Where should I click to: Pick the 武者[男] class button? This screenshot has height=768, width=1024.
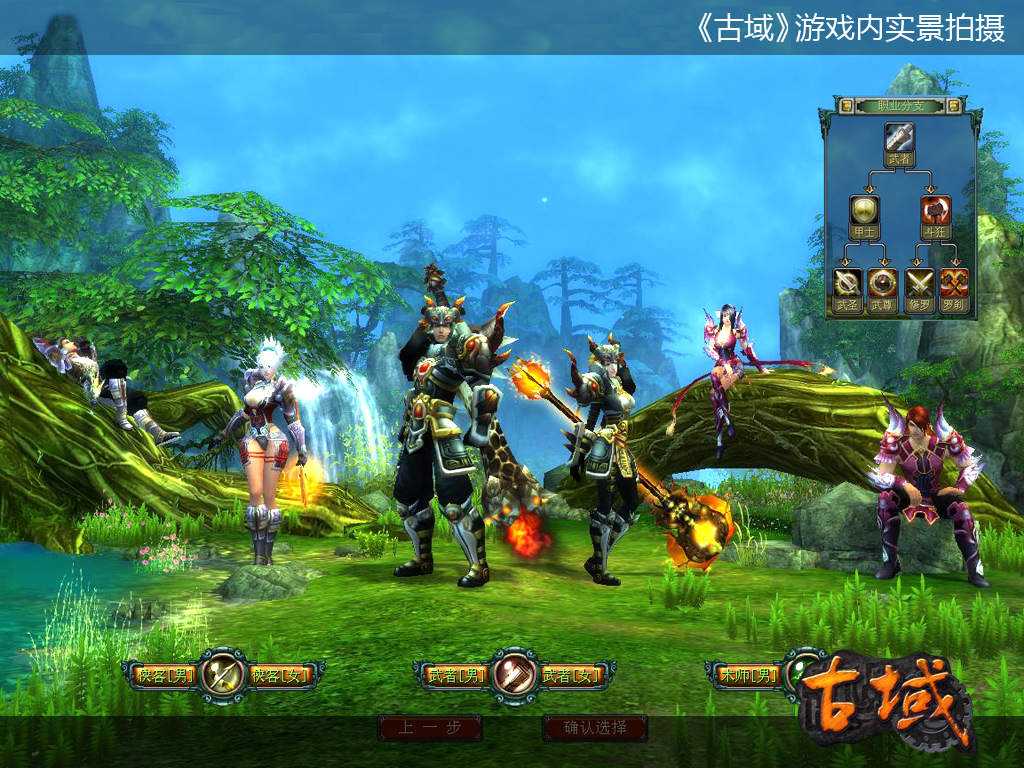457,676
